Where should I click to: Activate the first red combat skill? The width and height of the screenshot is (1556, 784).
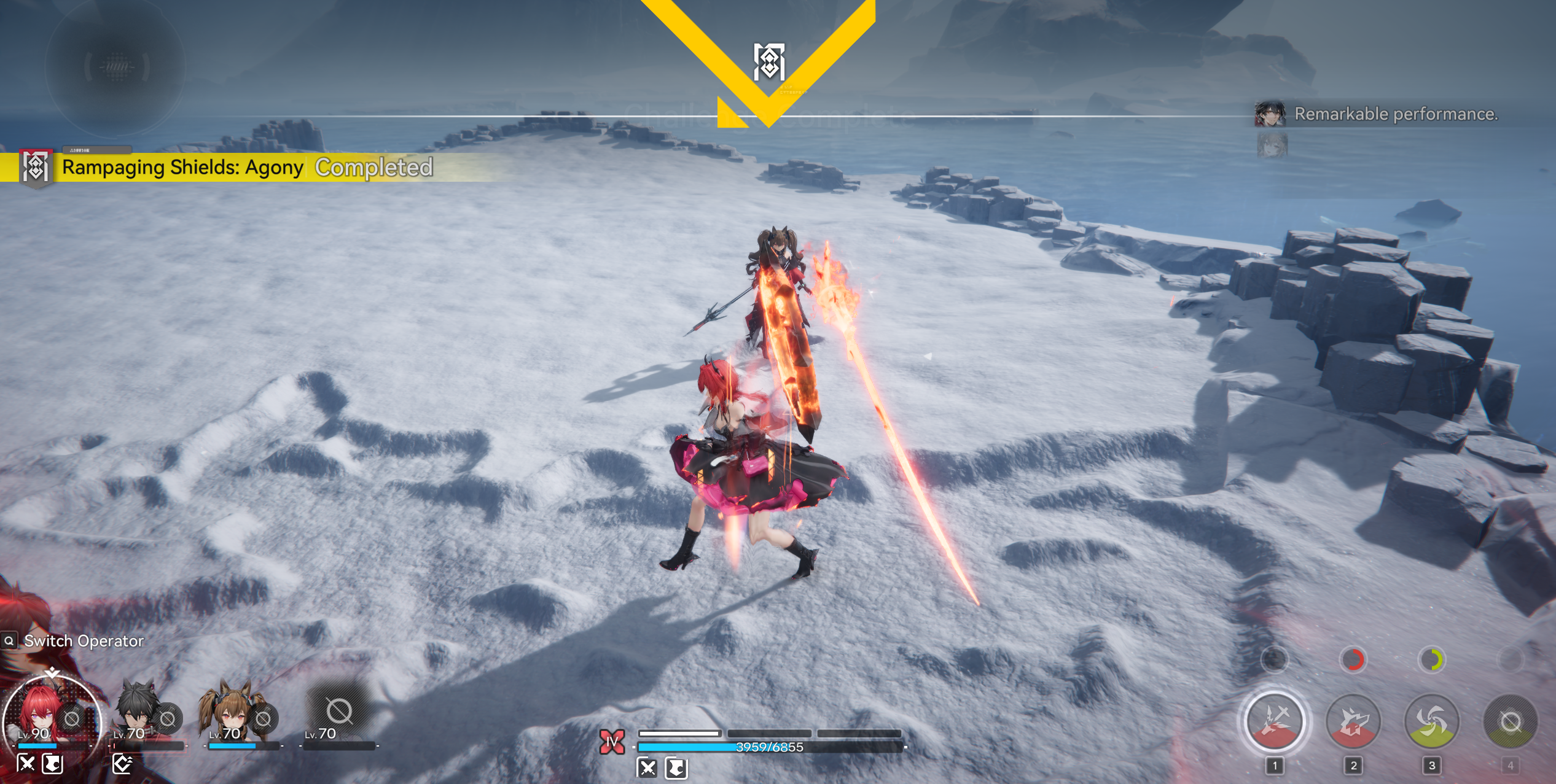pos(1275,721)
